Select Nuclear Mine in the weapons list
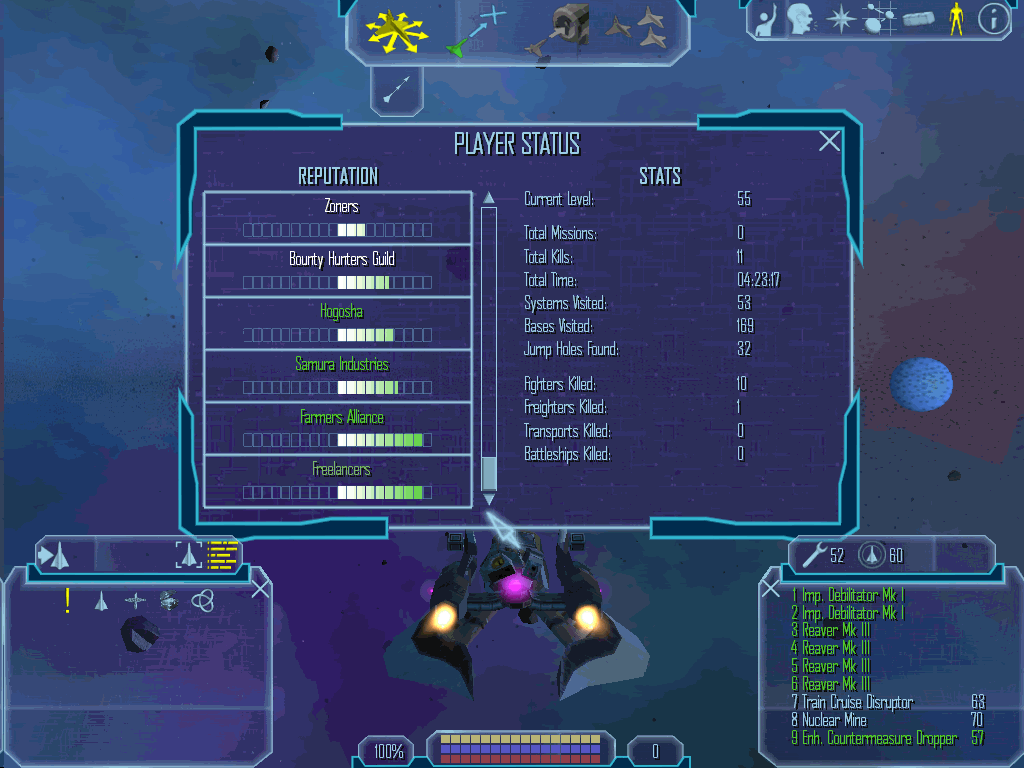The image size is (1024, 768). [834, 720]
